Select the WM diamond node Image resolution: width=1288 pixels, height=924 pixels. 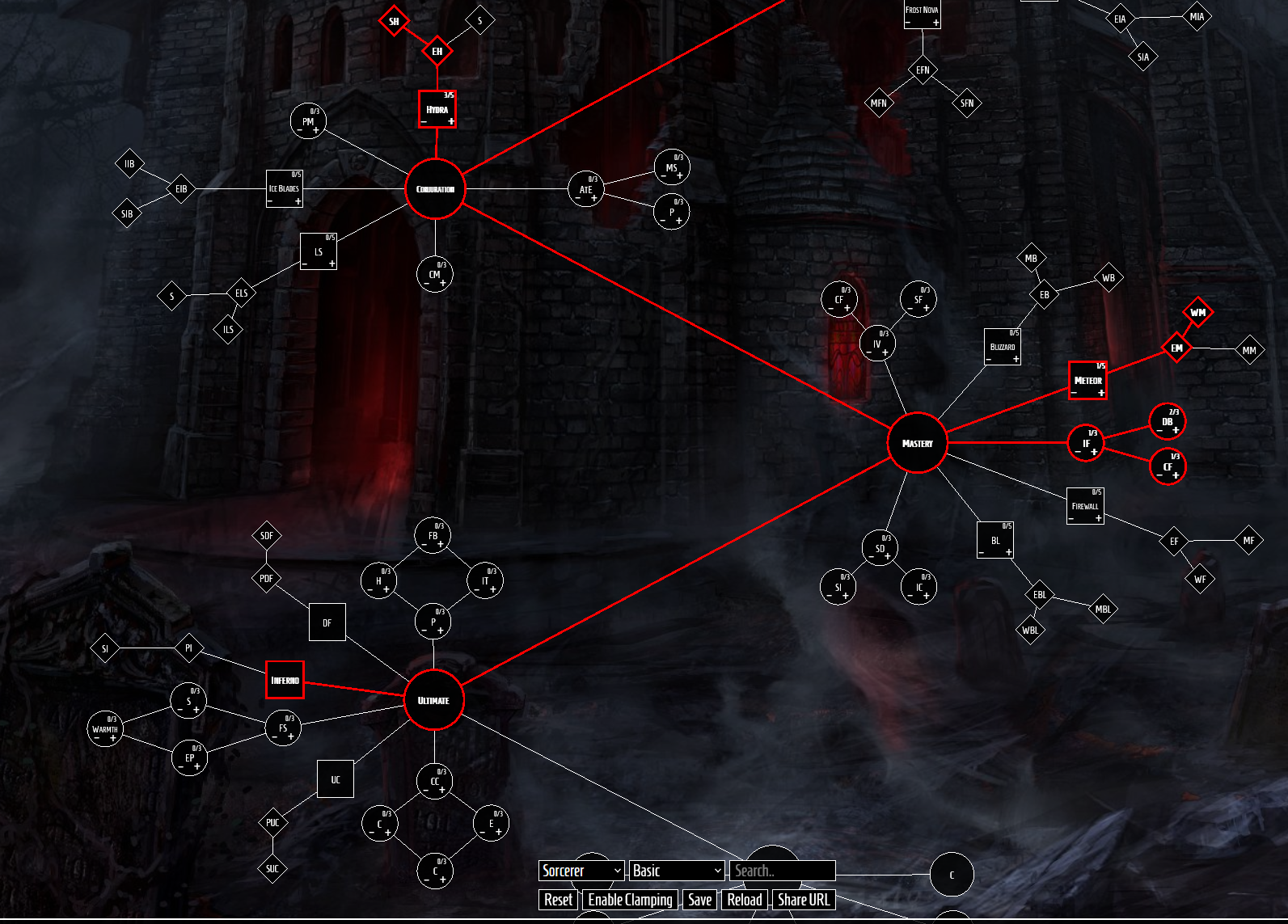coord(1199,310)
